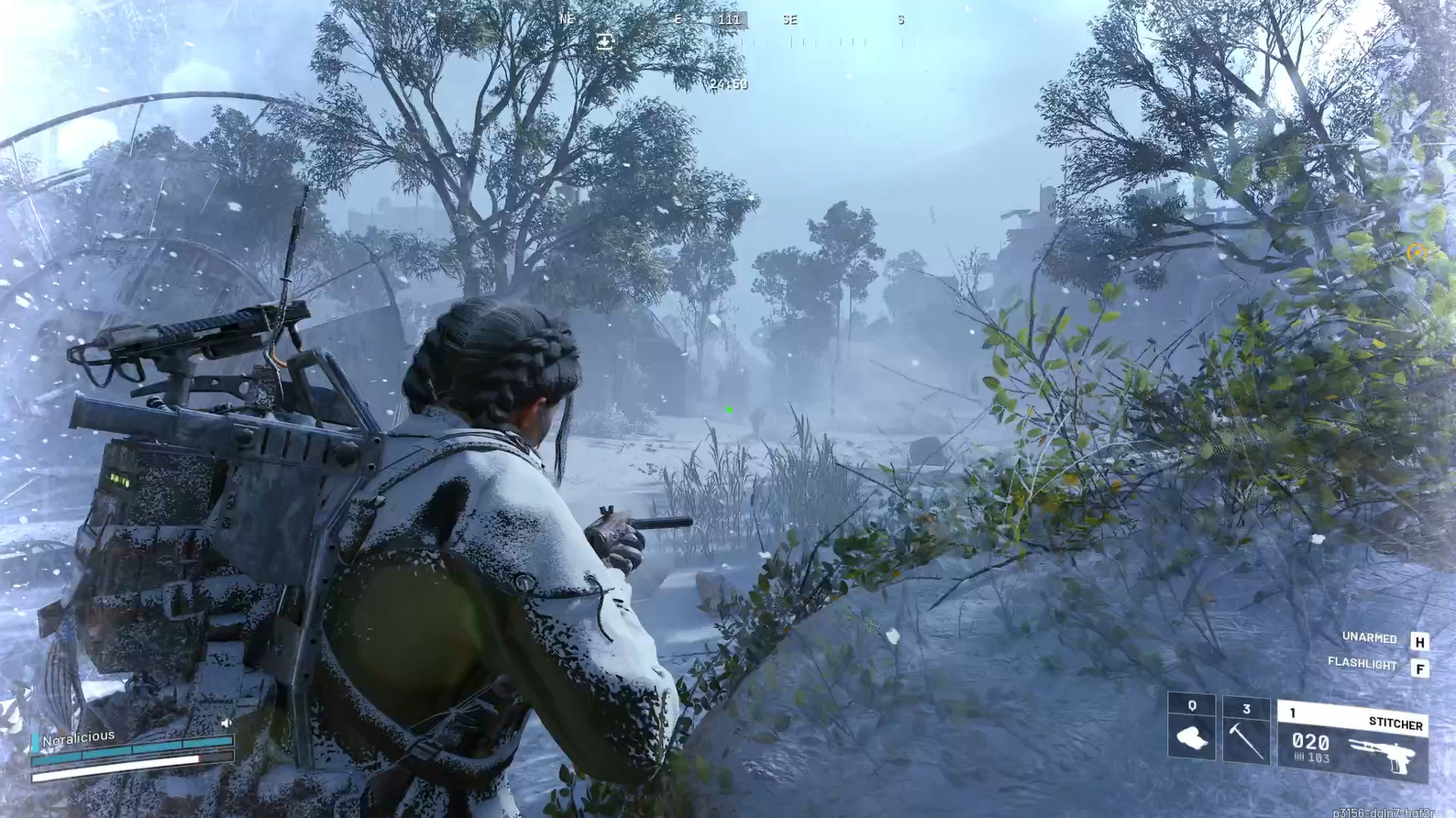Viewport: 1456px width, 818px height.
Task: Select the STITCHER weapon tab
Action: coord(1395,723)
